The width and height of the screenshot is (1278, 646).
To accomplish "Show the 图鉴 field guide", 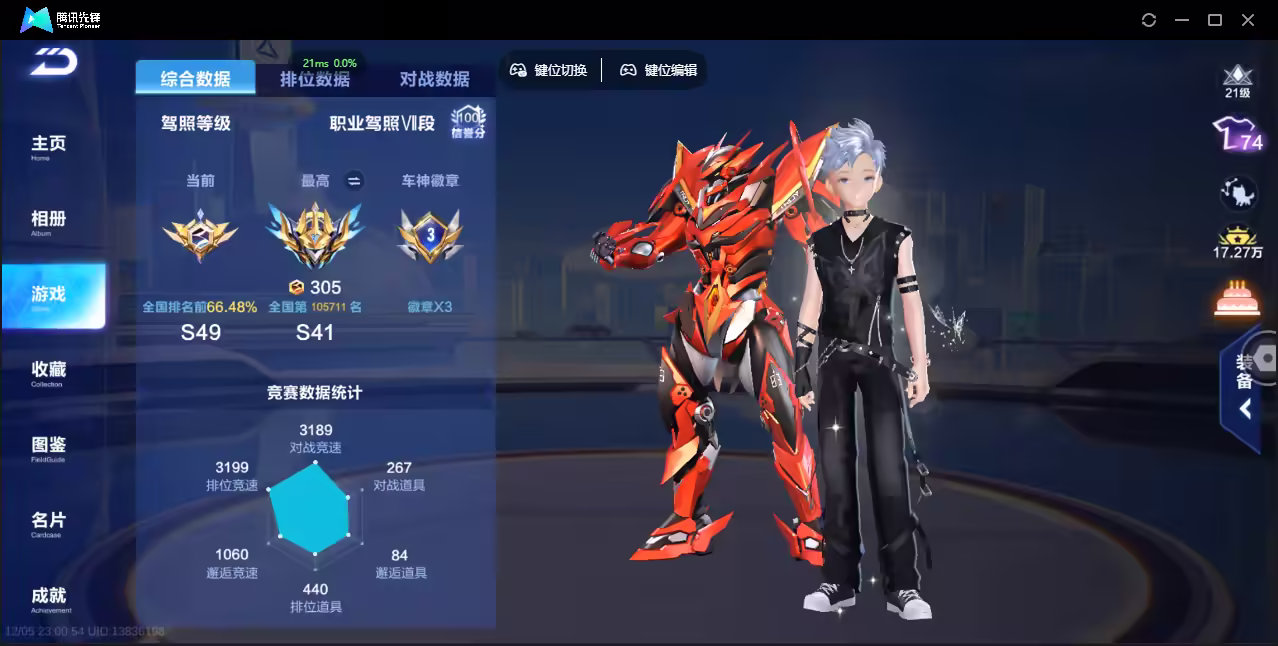I will (48, 447).
